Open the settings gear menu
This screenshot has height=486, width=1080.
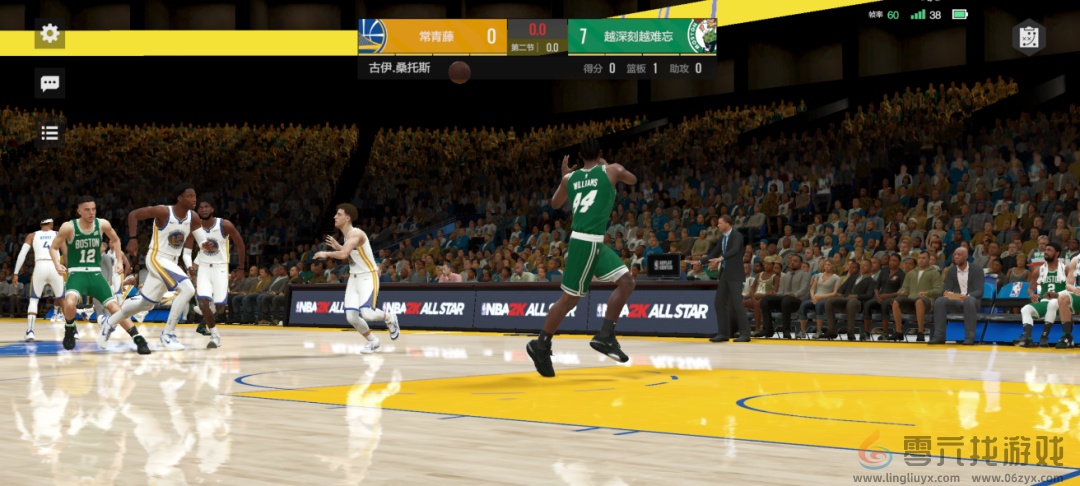50,34
